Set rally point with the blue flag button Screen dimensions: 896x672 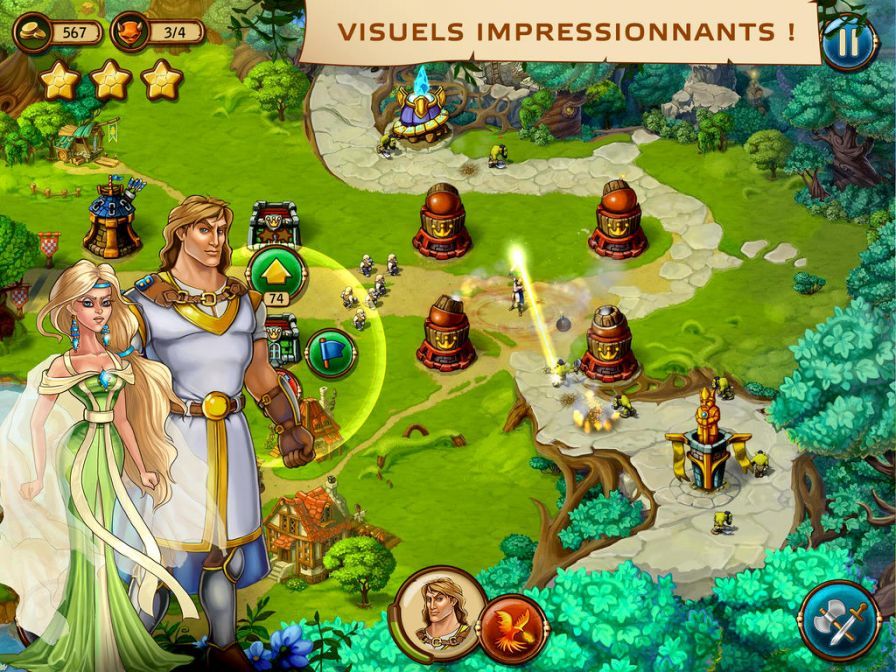[330, 353]
